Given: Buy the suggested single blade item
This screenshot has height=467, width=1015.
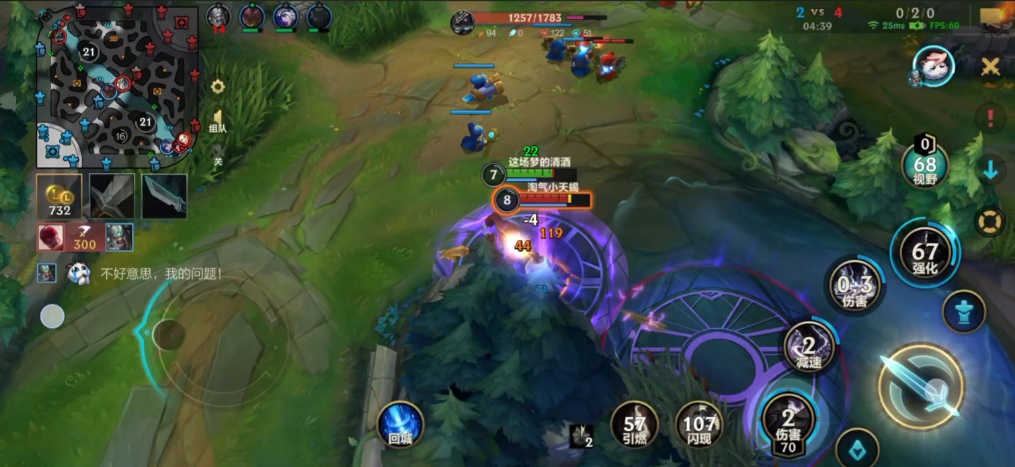Looking at the screenshot, I should click(164, 197).
